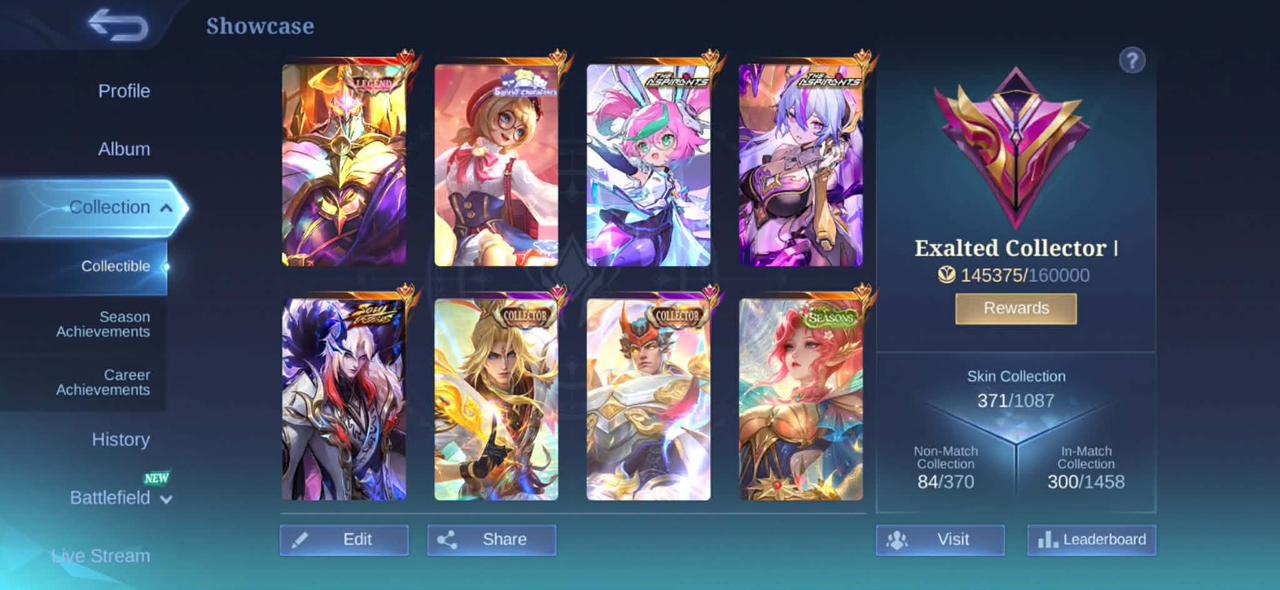This screenshot has height=590, width=1280.
Task: Share the skin showcase
Action: (491, 540)
